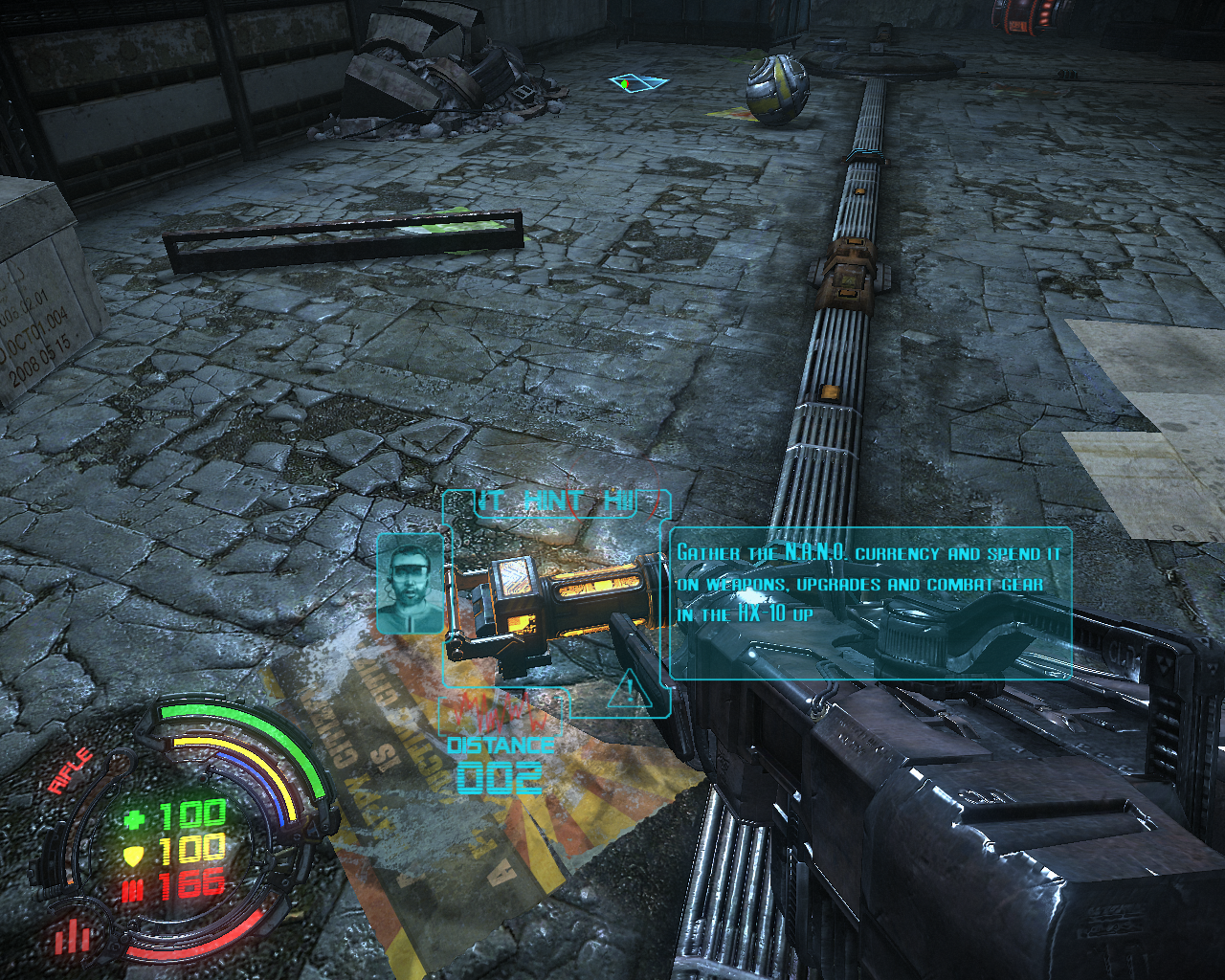Click the hint speaker's portrait
The width and height of the screenshot is (1225, 980).
coord(411,583)
